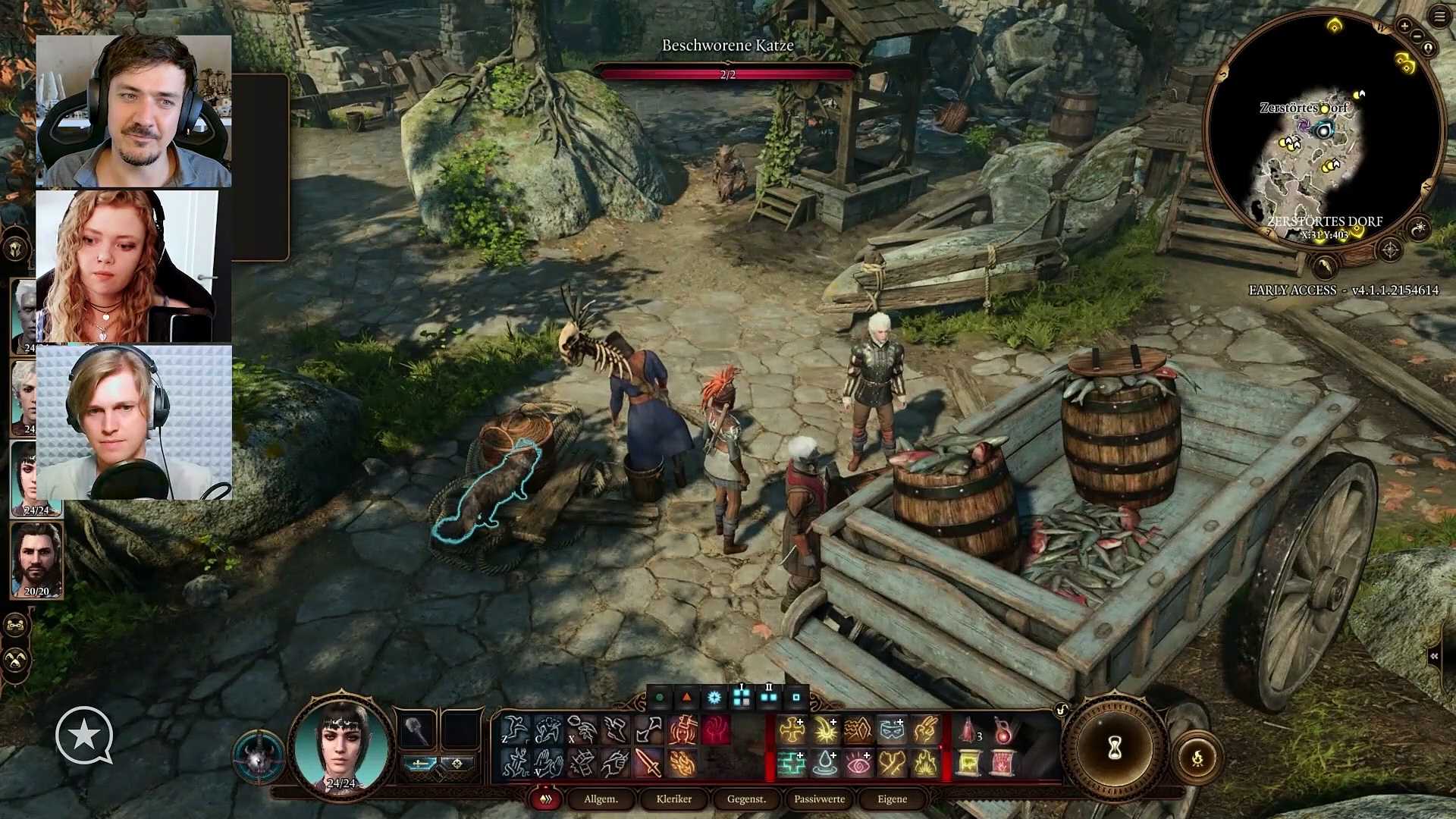
Task: Activate the red sword attack ability
Action: click(648, 763)
